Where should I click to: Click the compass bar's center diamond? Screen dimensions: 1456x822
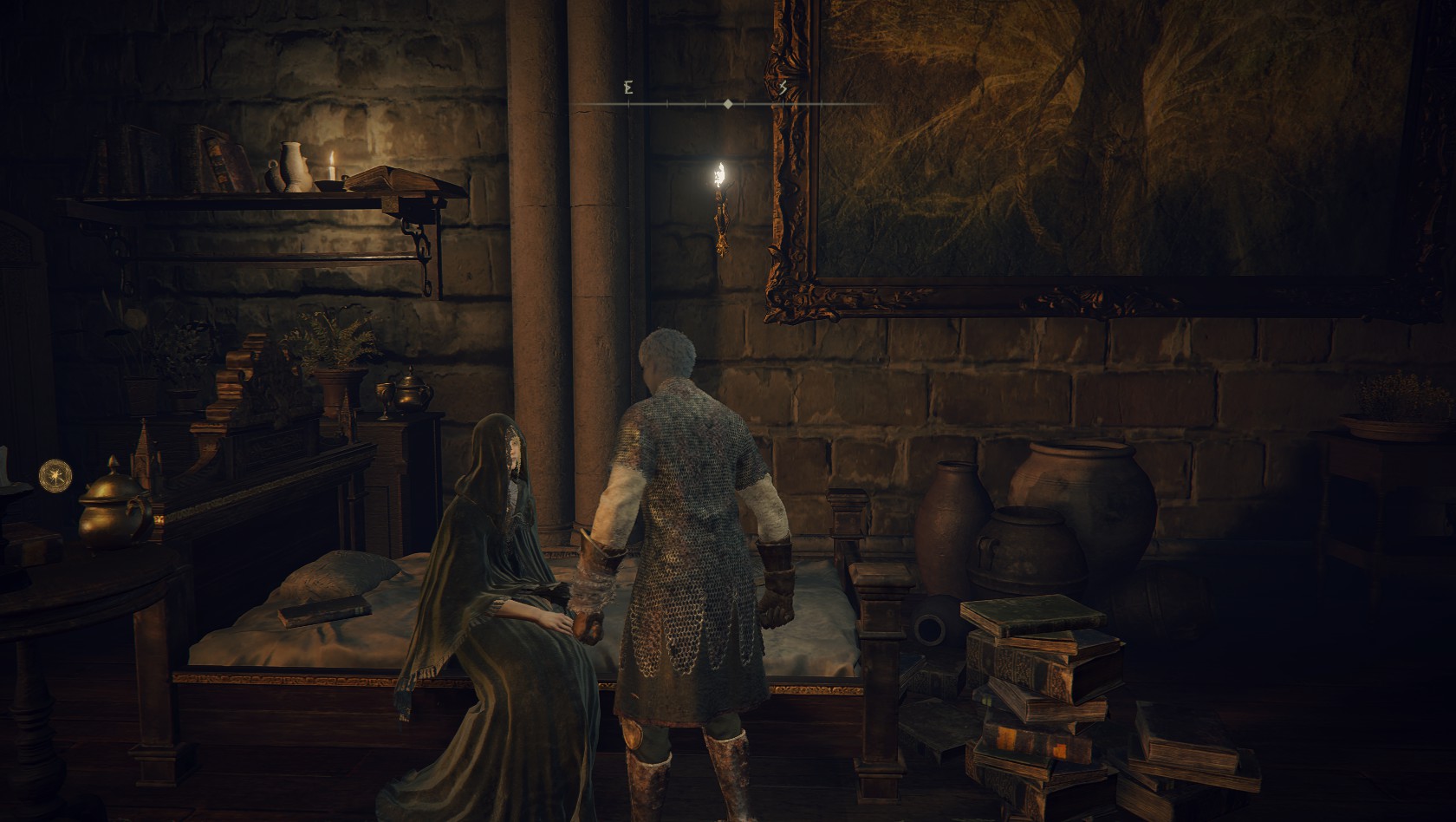pyautogui.click(x=728, y=104)
